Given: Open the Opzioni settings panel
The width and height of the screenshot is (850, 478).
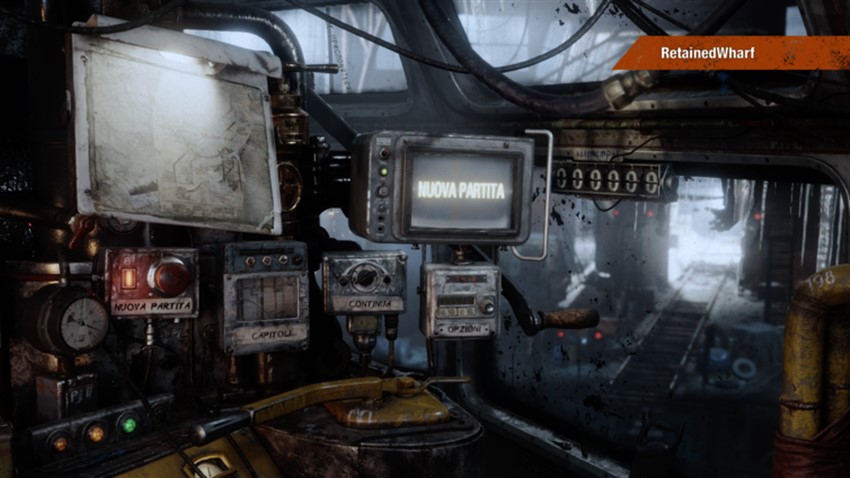Looking at the screenshot, I should (459, 301).
